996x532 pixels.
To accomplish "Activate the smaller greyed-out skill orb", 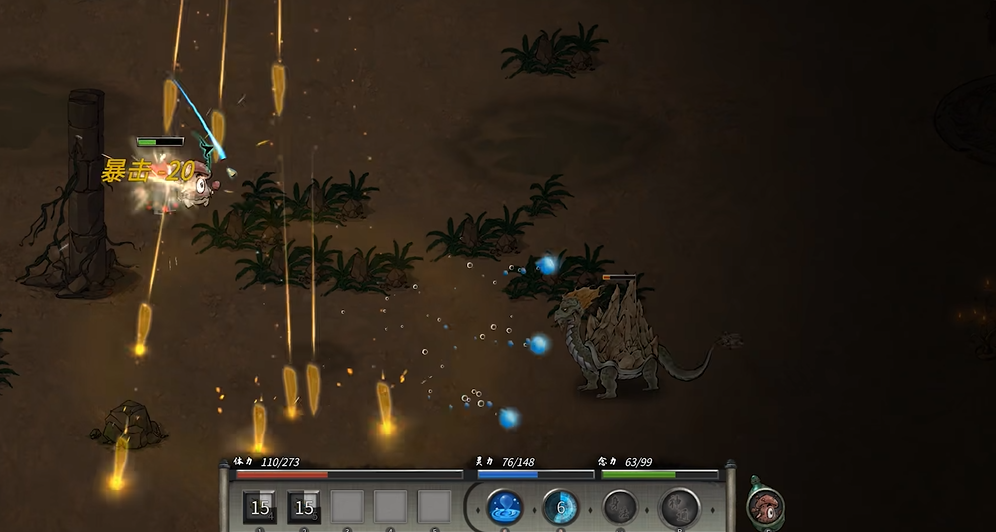I will click(620, 507).
